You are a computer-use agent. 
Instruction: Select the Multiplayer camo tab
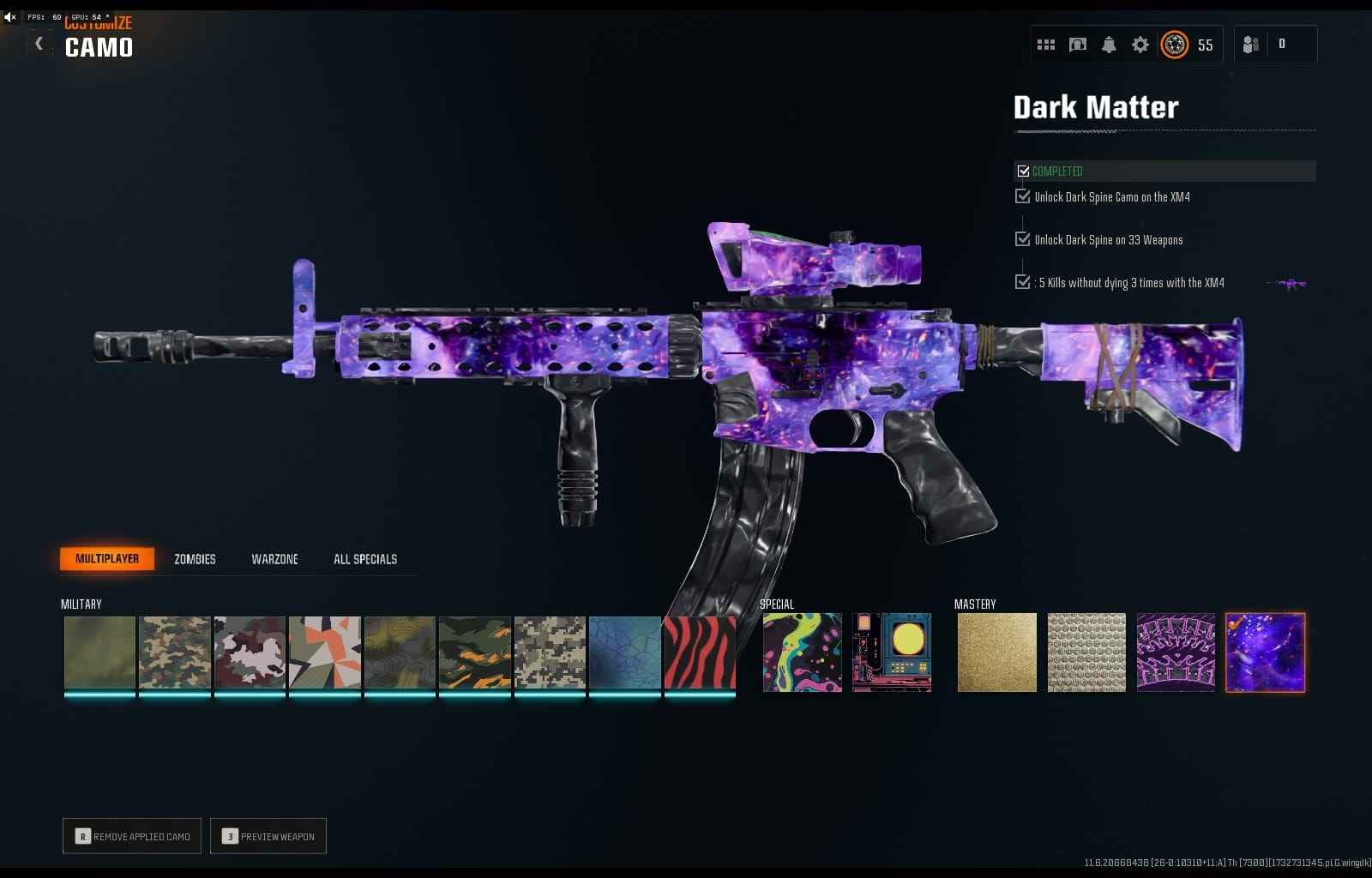coord(107,559)
